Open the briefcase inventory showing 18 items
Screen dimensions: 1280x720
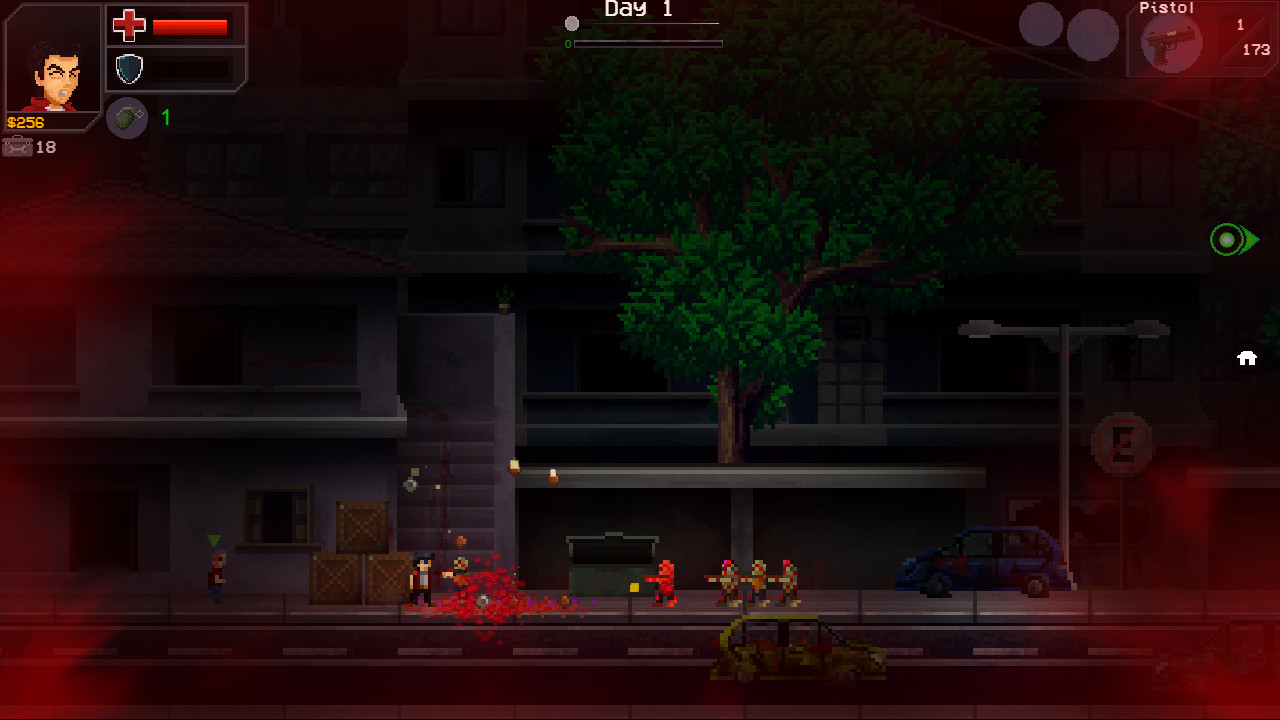(18, 147)
